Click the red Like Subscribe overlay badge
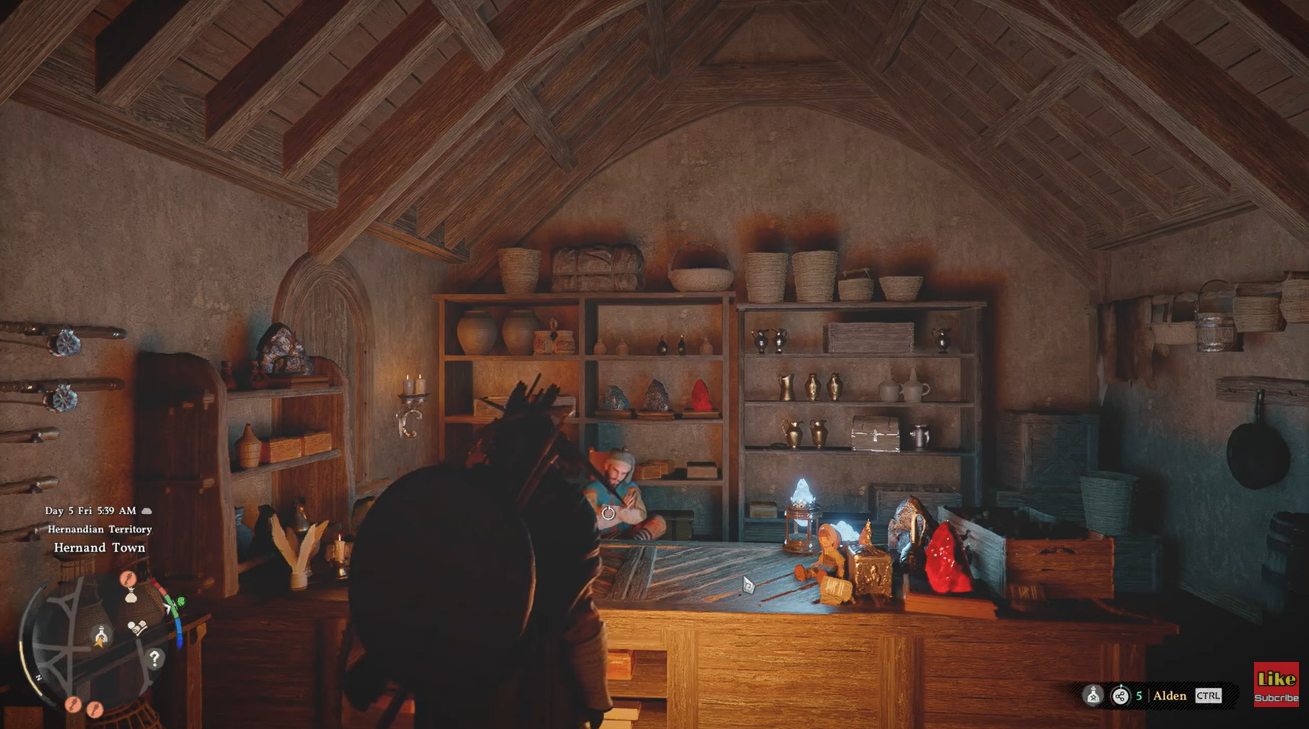This screenshot has height=729, width=1309. pos(1276,684)
